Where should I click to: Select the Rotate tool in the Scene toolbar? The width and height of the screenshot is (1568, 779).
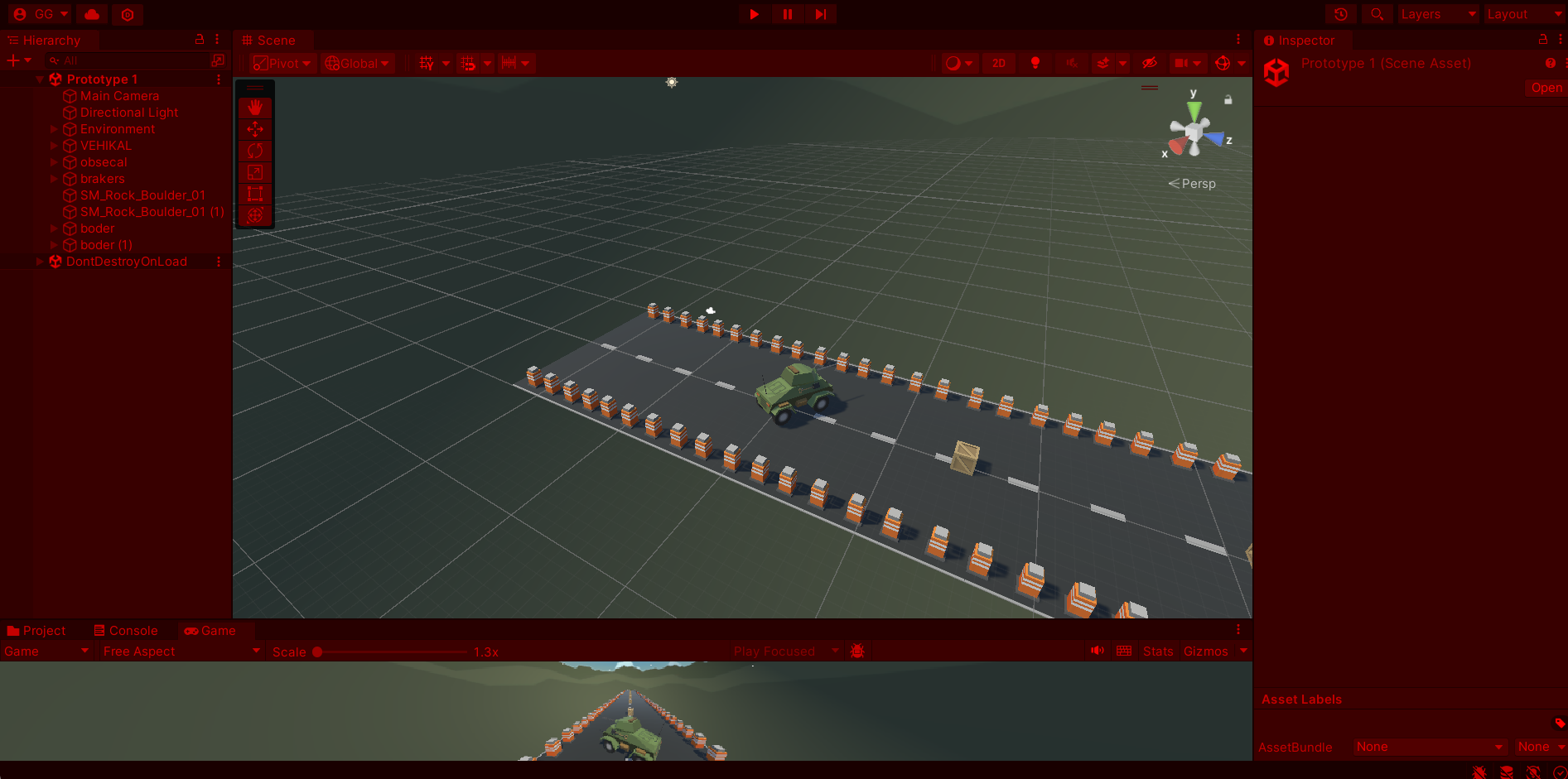pos(254,150)
